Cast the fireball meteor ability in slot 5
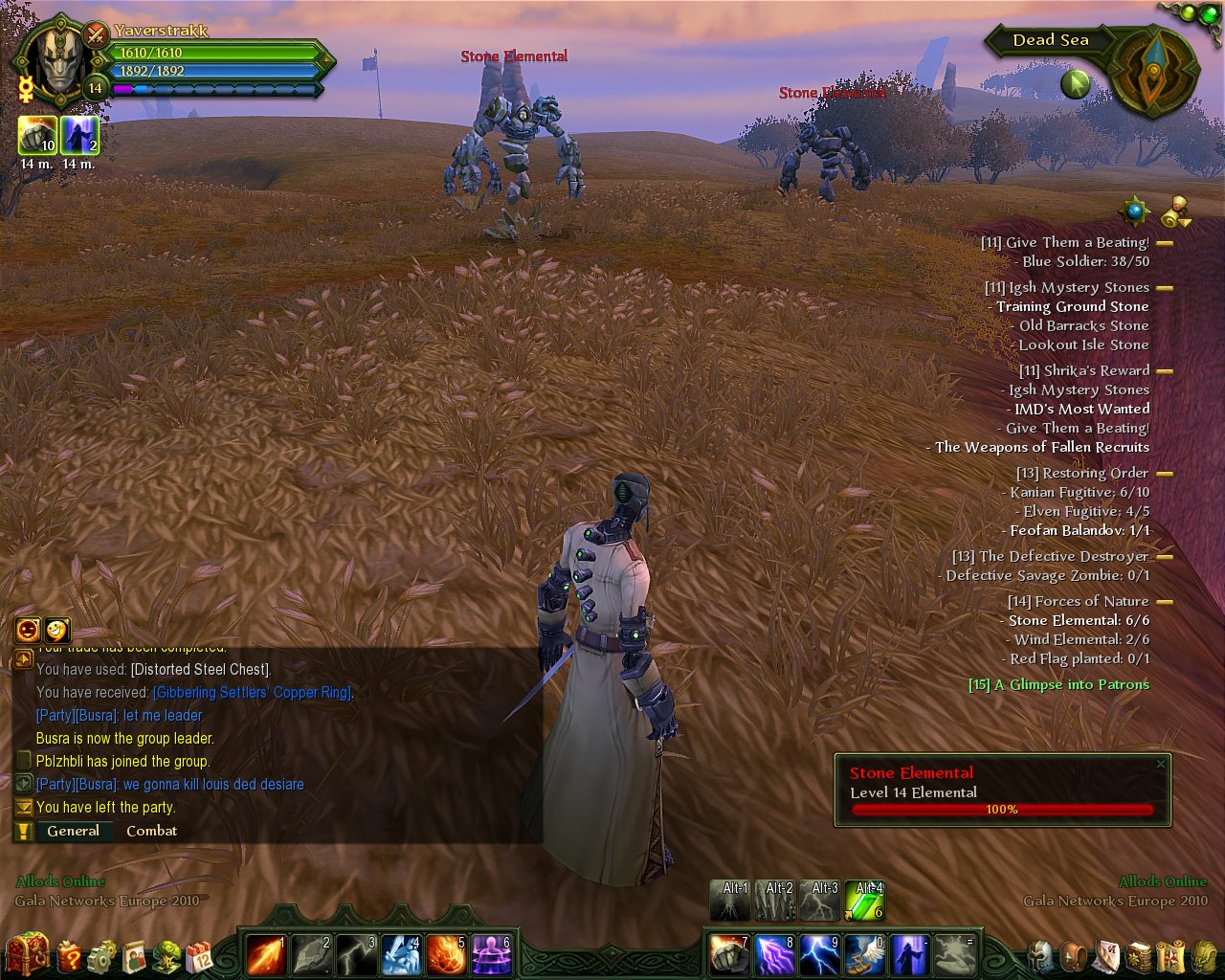1225x980 pixels. (446, 954)
